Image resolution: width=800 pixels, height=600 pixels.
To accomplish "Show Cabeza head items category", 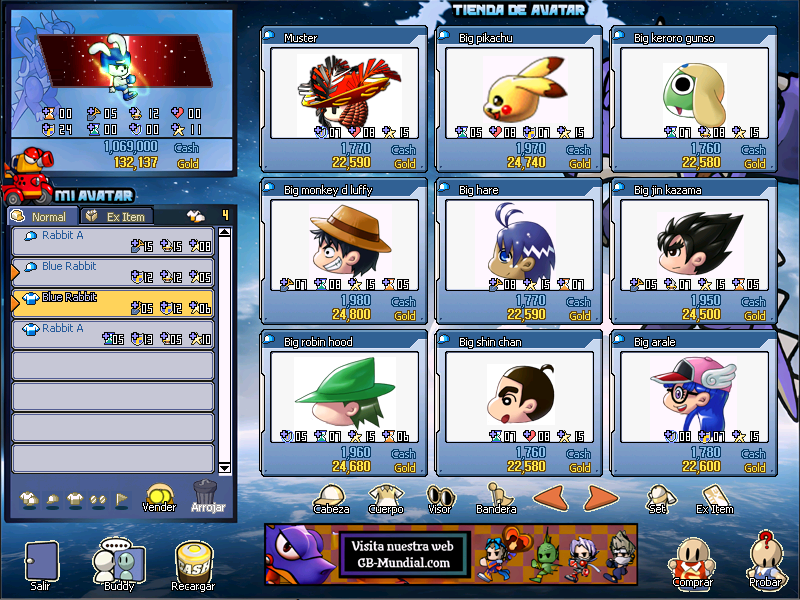I will pyautogui.click(x=330, y=498).
